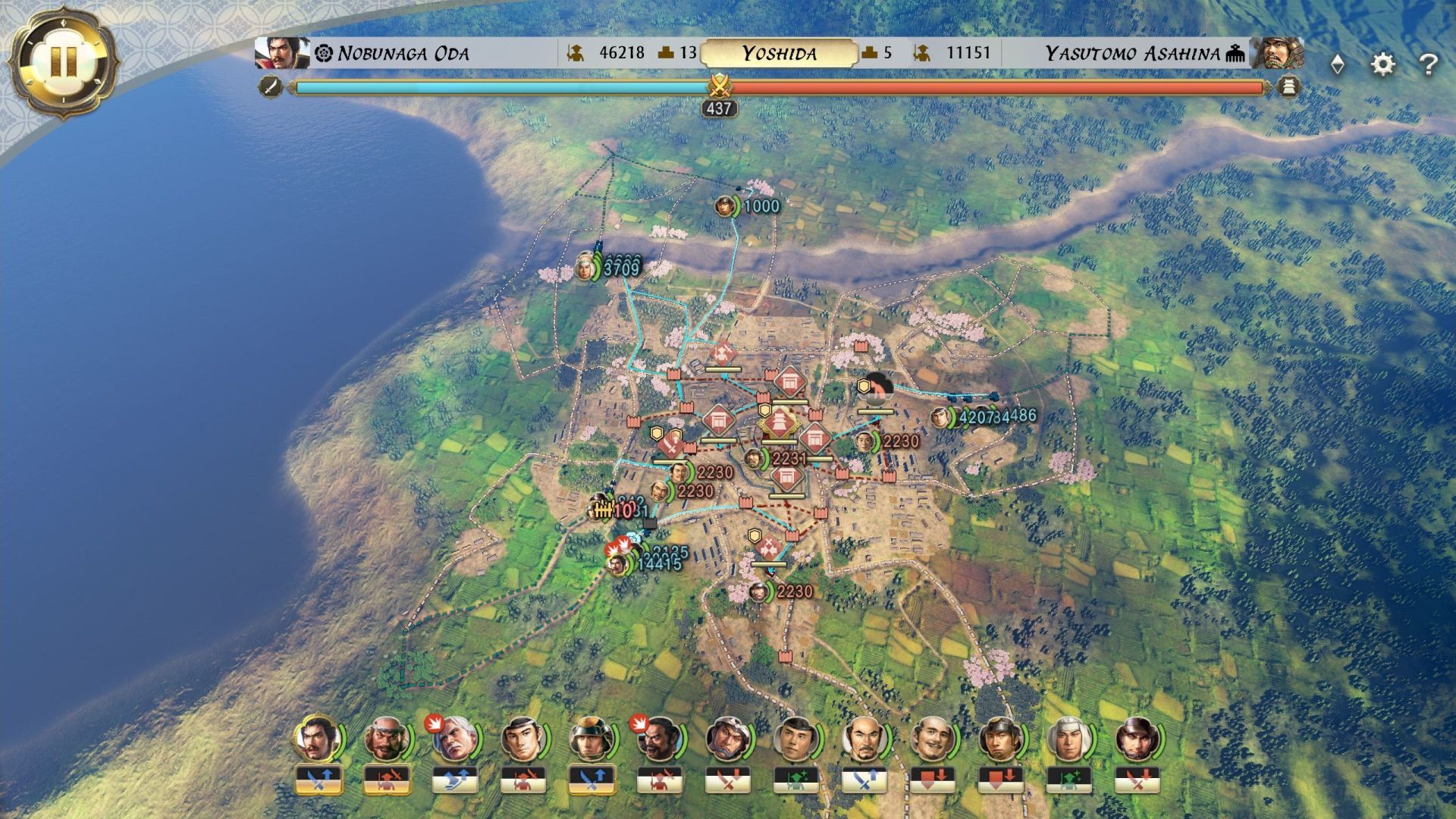Select the white-hooded officer portrait in roster
Viewport: 1456px width, 819px height.
click(1068, 739)
